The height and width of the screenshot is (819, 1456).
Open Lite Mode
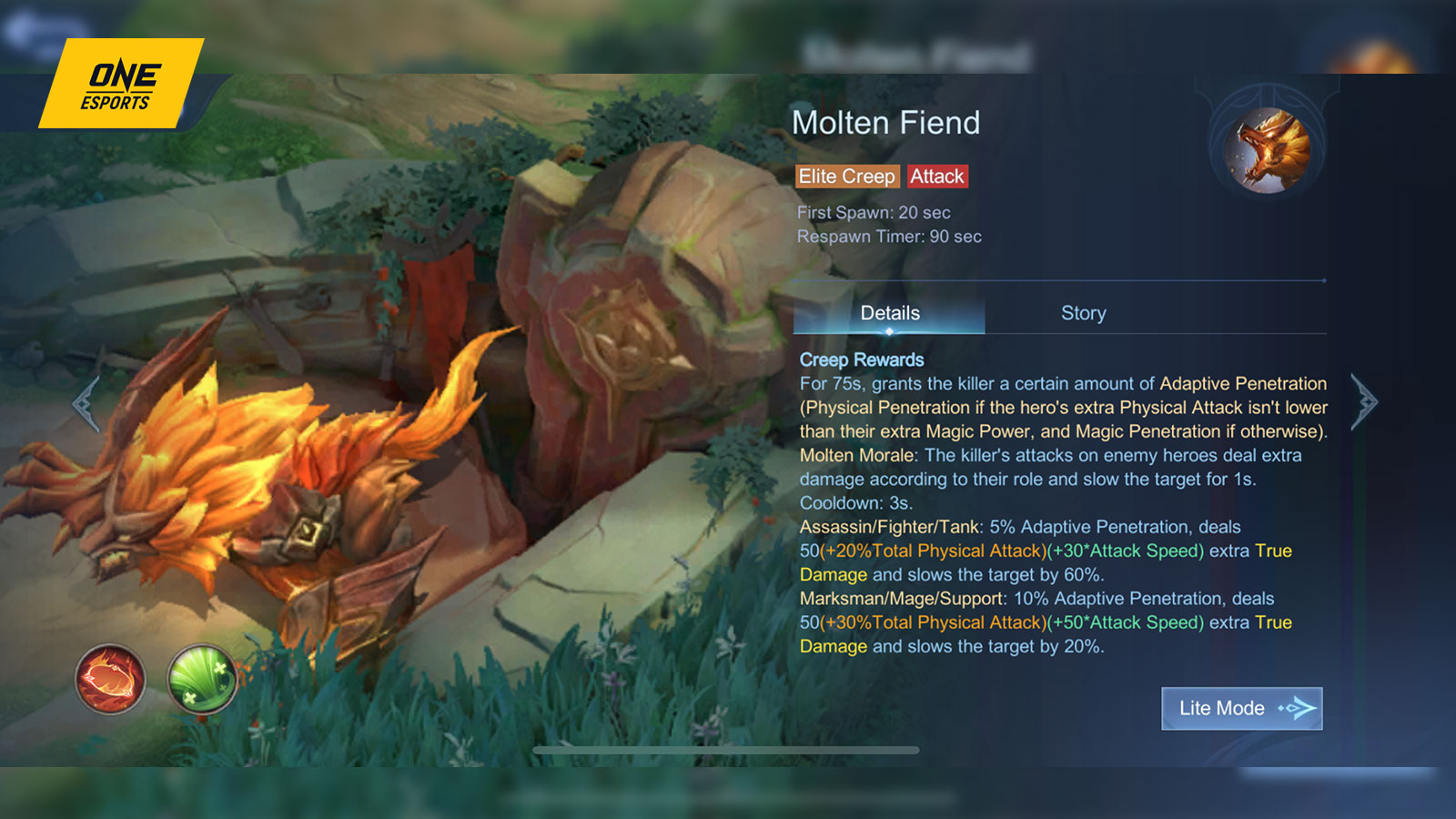click(x=1241, y=708)
